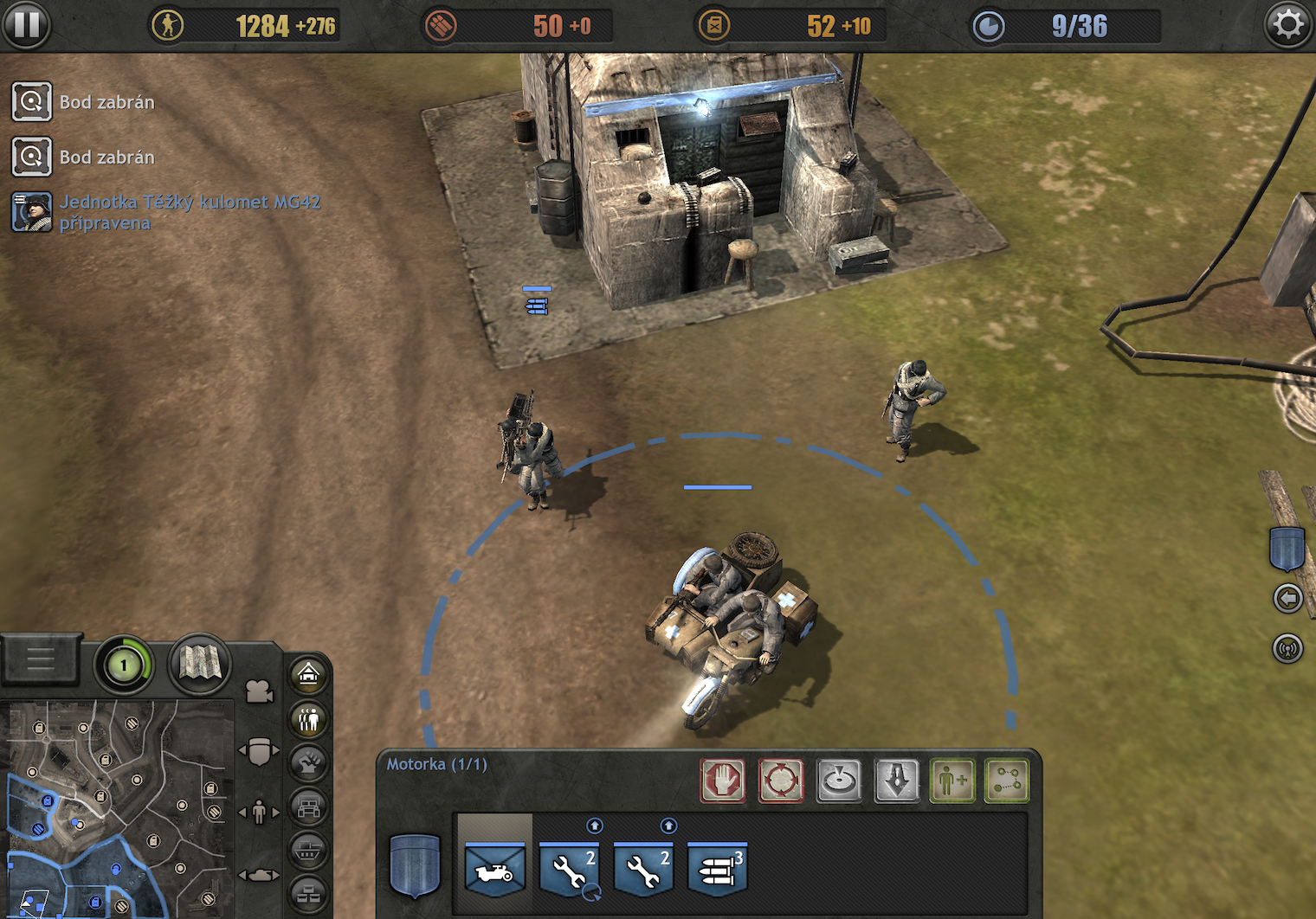Screen dimensions: 1316x919
Task: Tap the radio signal icon on right edge
Action: [1288, 648]
